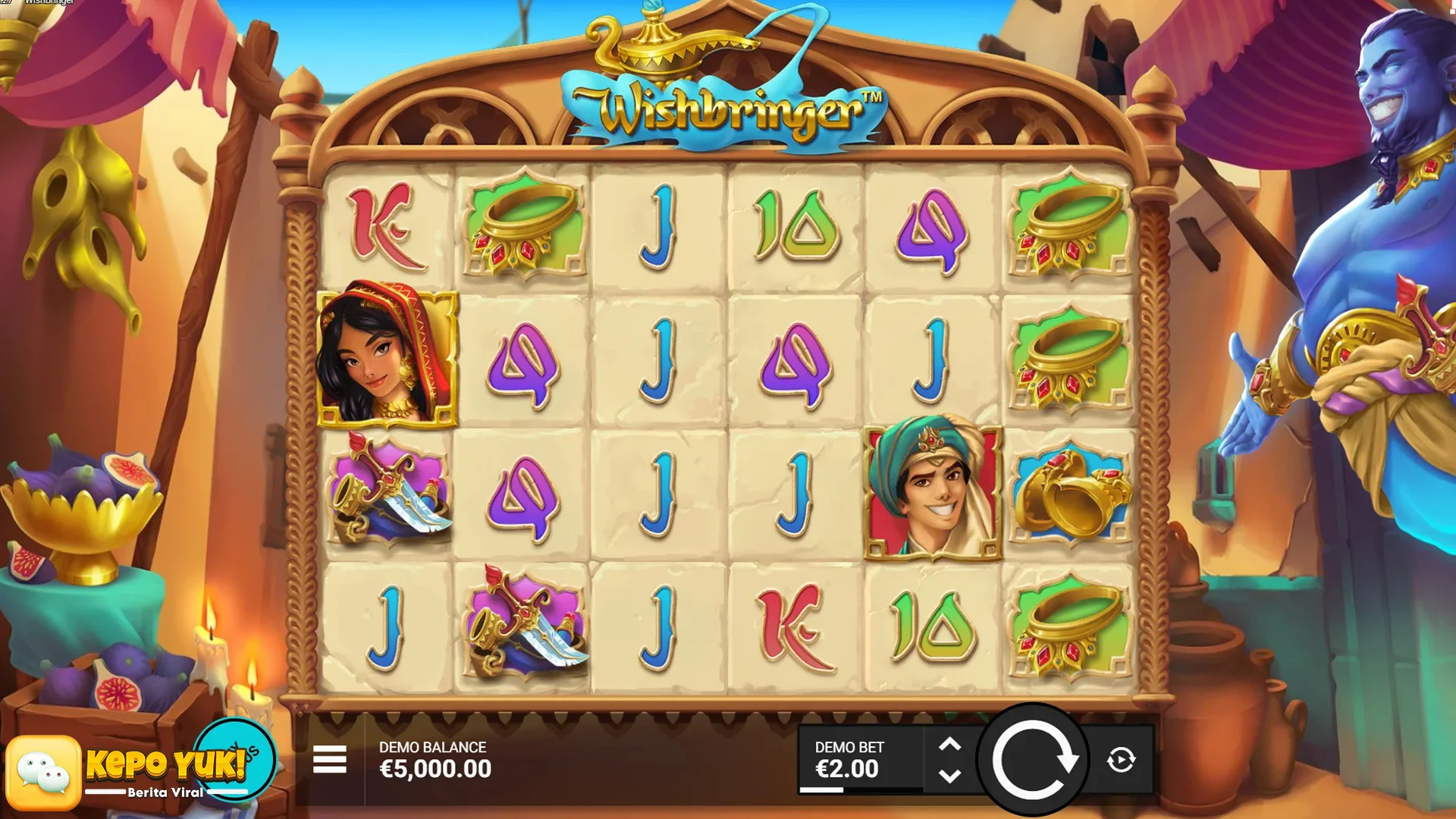Click the Kepo Yuk Berita Viral overlay logo
The image size is (1456, 819).
pos(140,768)
